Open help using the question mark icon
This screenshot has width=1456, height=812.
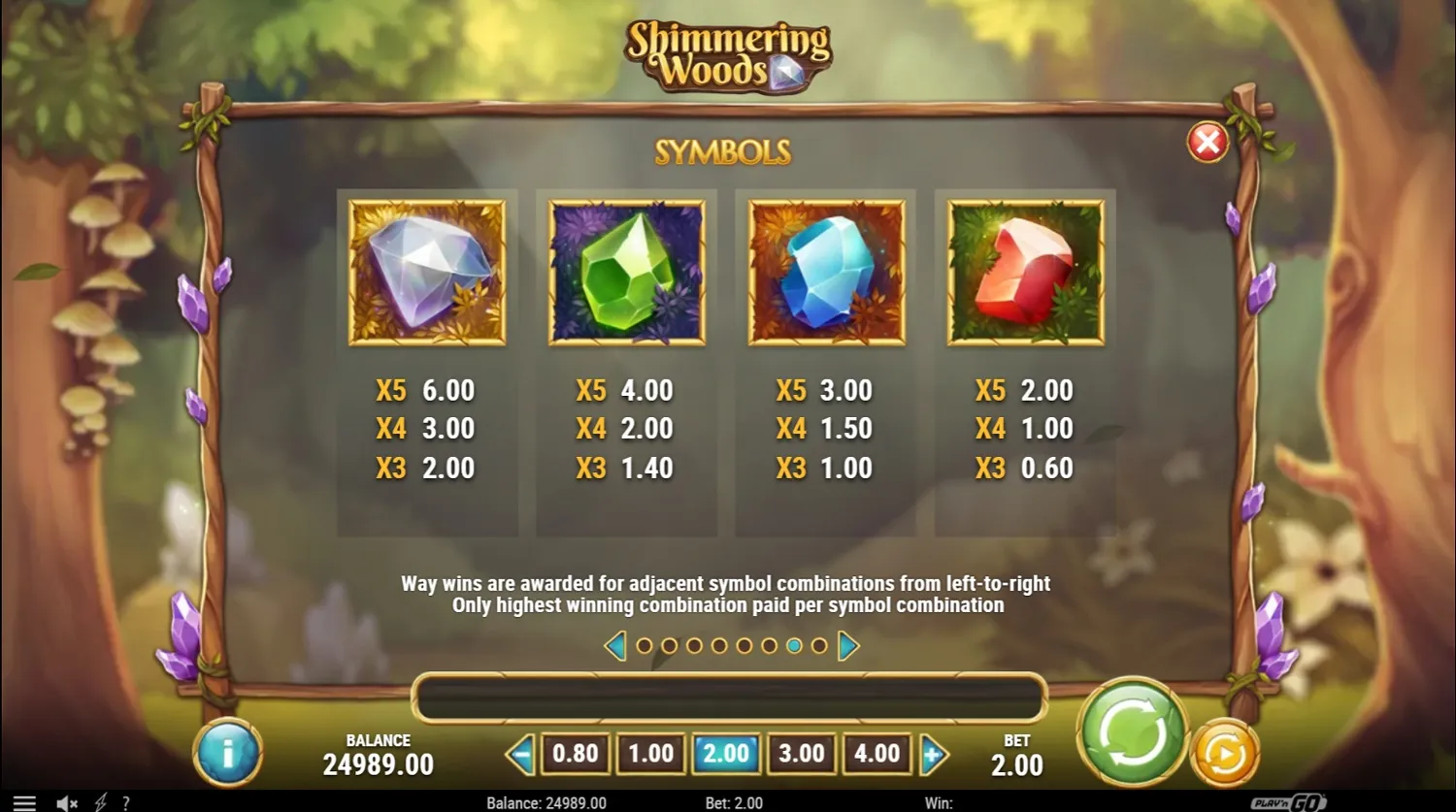pyautogui.click(x=125, y=802)
